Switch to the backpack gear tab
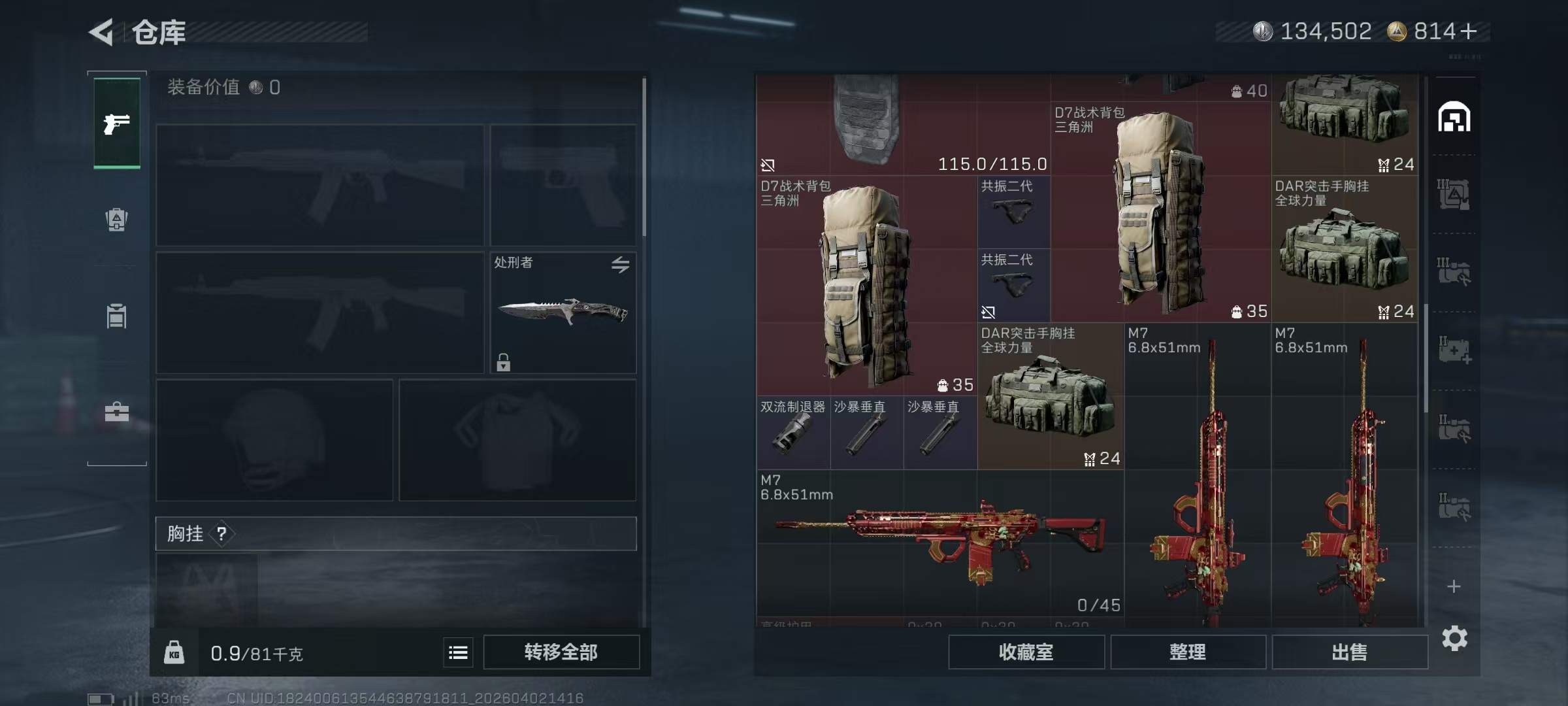Screen dimensions: 1568x706 click(117, 220)
